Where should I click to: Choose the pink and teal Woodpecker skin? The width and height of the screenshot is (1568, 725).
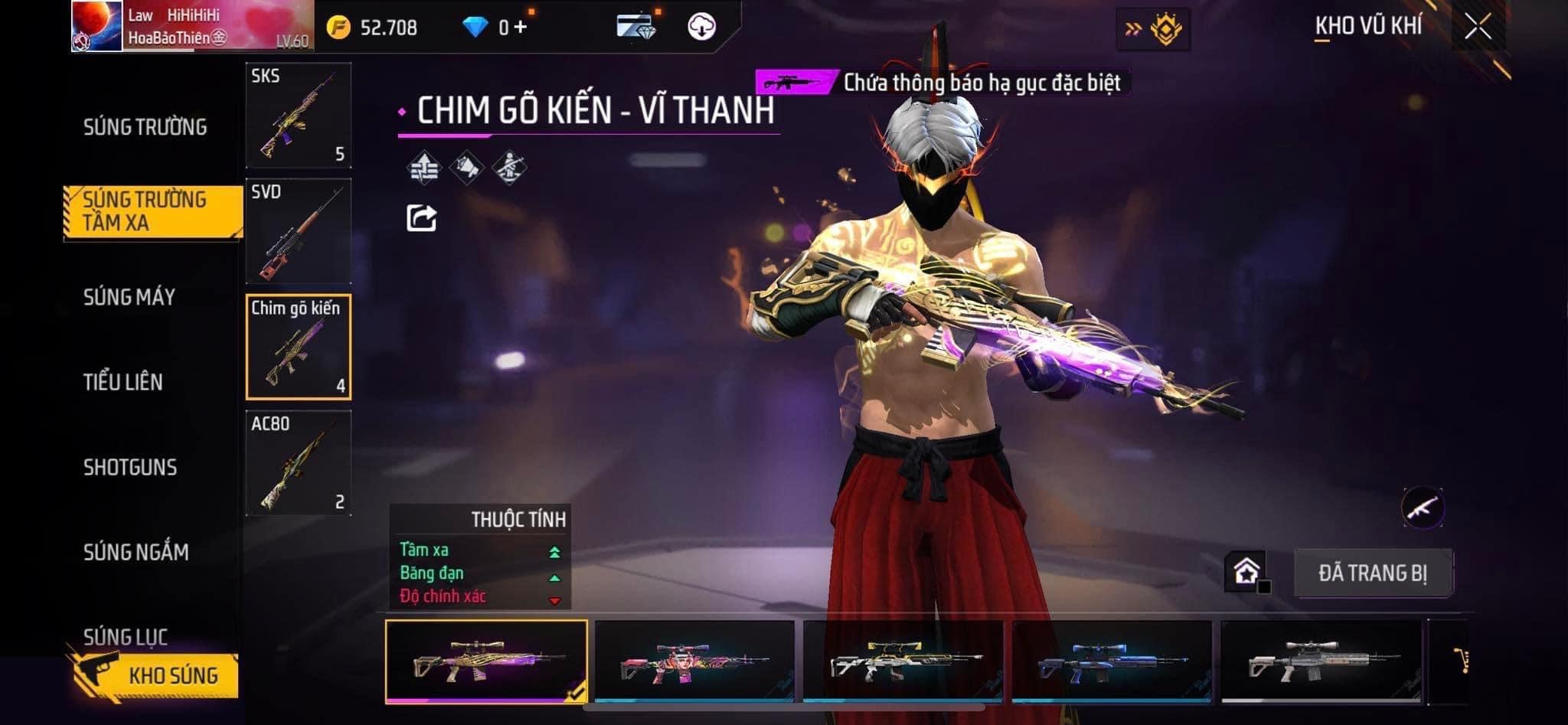pos(694,661)
